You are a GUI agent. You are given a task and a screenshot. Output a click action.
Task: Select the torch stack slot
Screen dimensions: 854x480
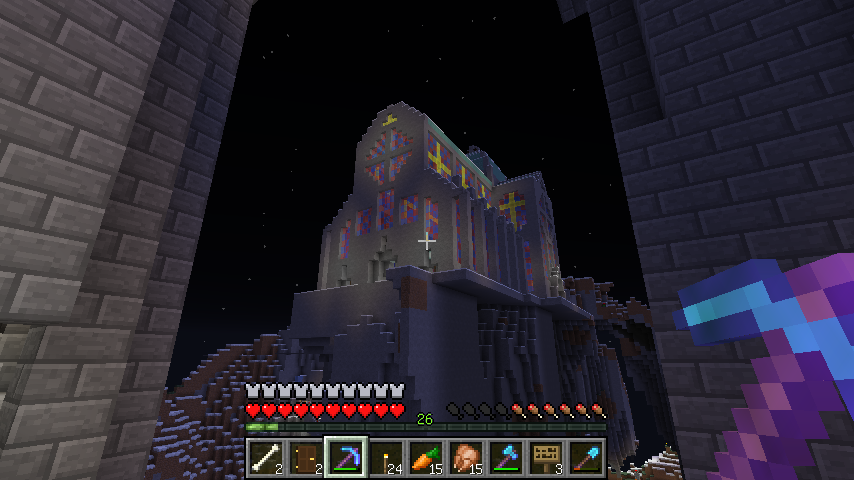point(386,457)
